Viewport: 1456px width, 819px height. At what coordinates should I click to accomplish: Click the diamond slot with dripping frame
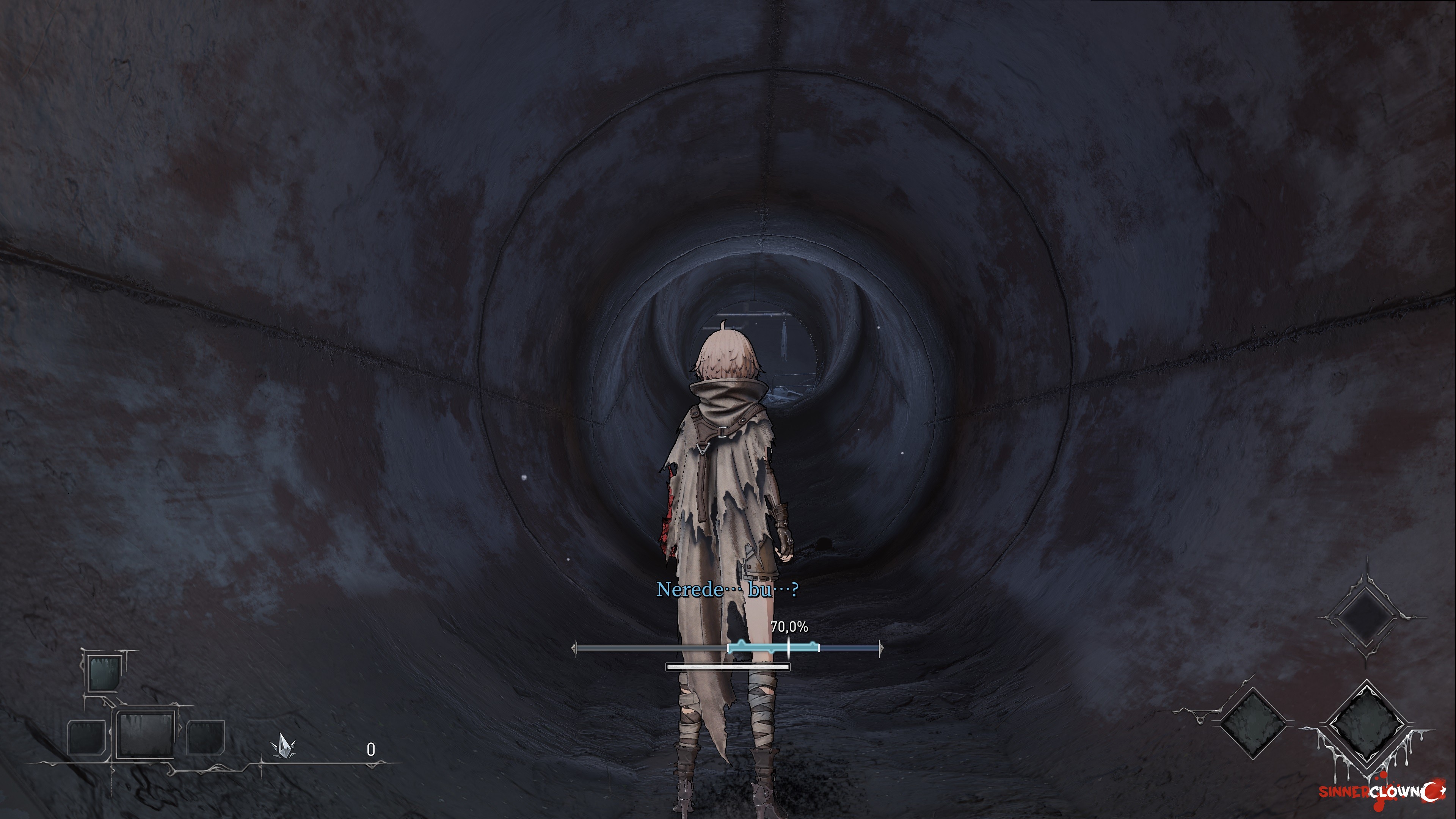(x=1366, y=723)
